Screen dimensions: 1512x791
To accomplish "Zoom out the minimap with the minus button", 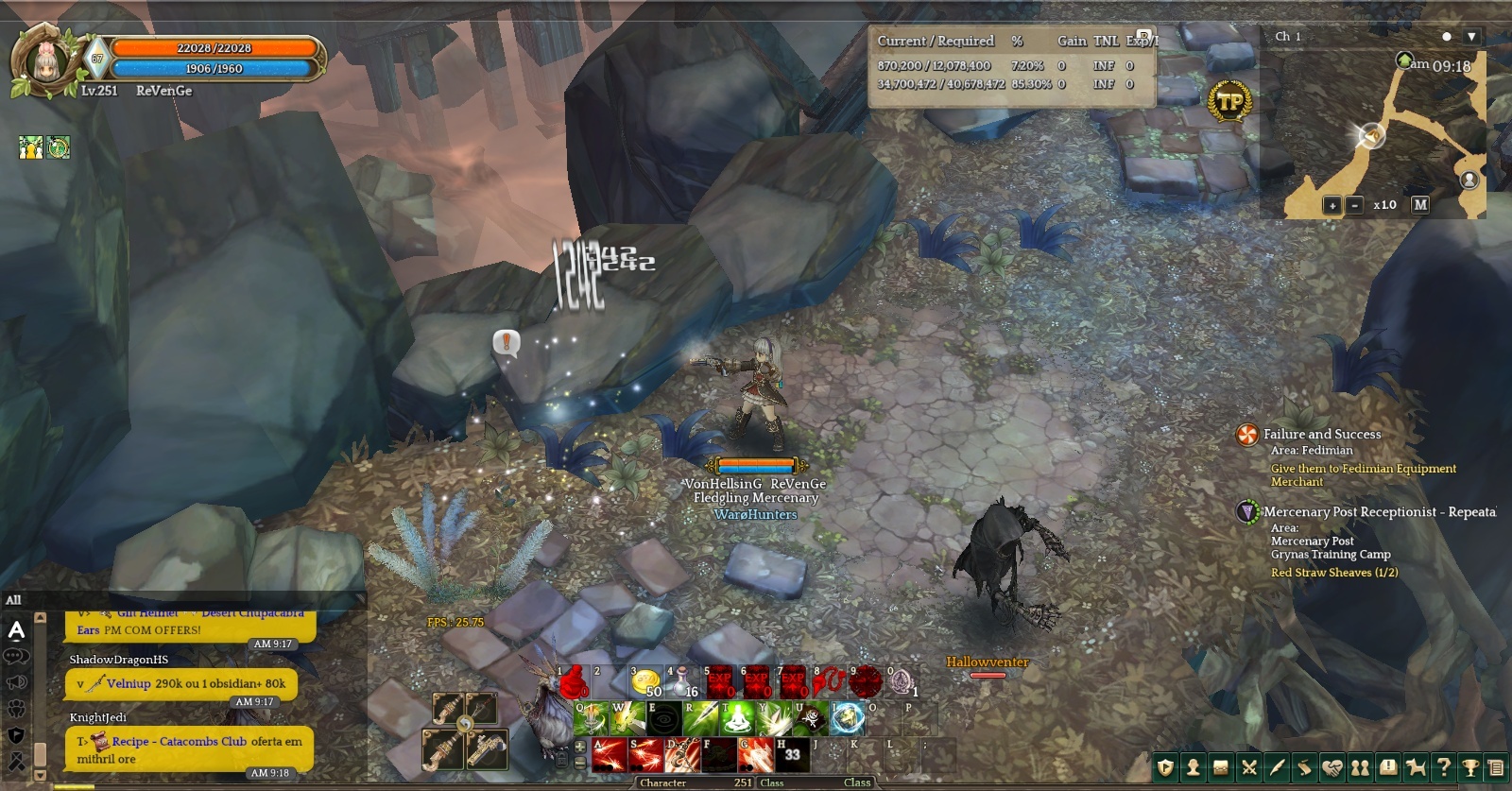I will point(1354,205).
